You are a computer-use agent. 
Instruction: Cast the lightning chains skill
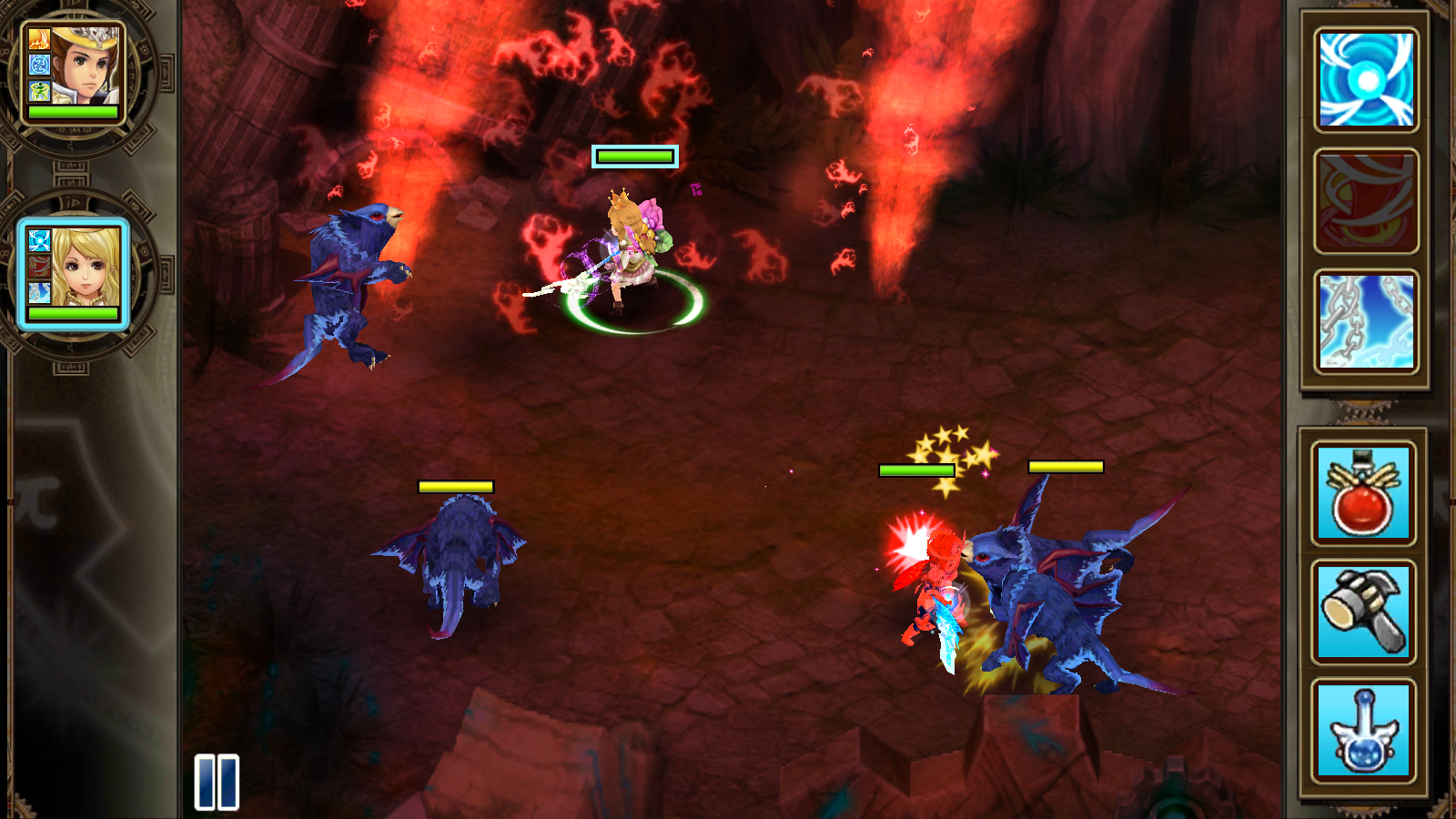[1366, 321]
